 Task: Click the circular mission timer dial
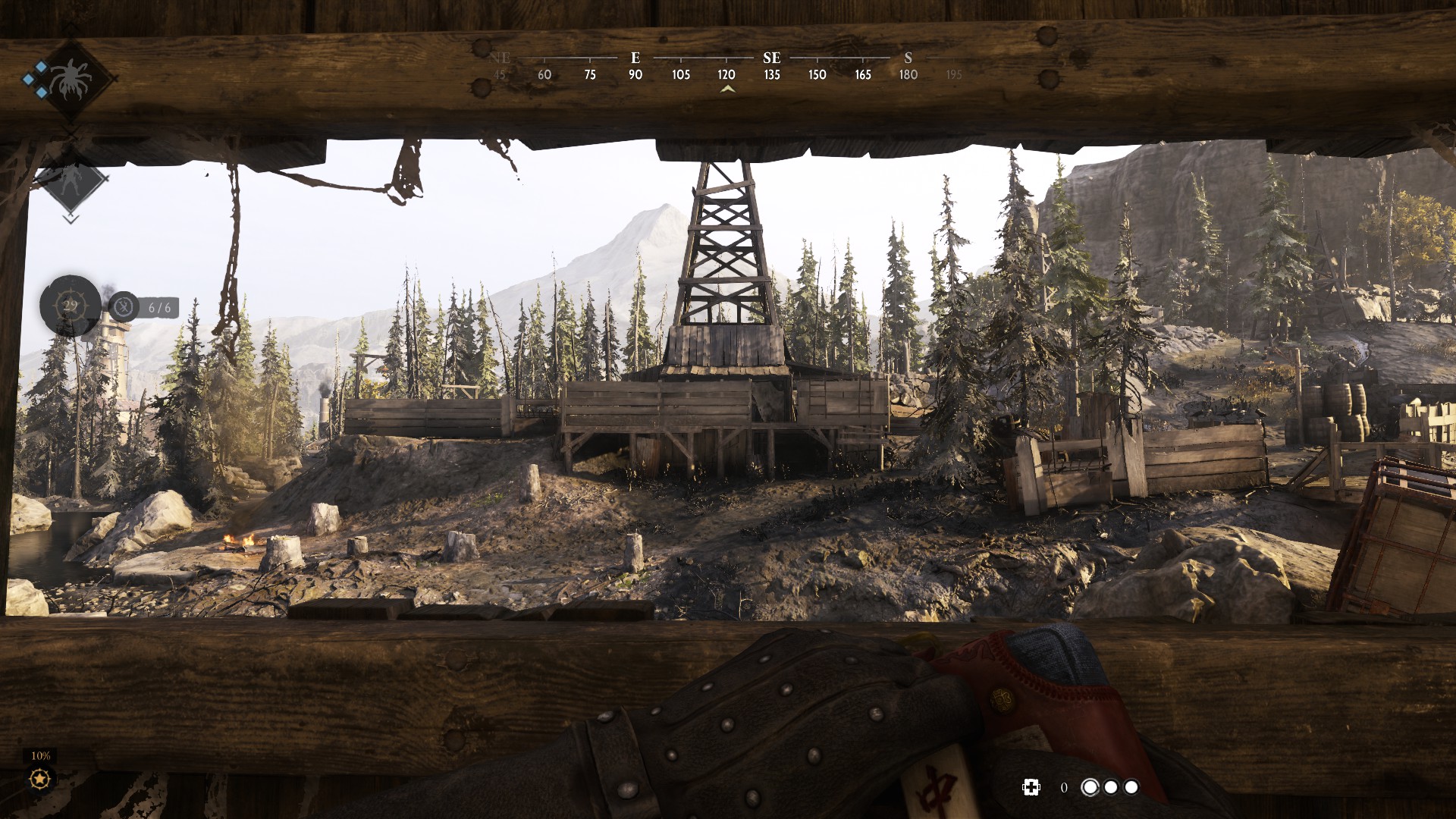[70, 306]
